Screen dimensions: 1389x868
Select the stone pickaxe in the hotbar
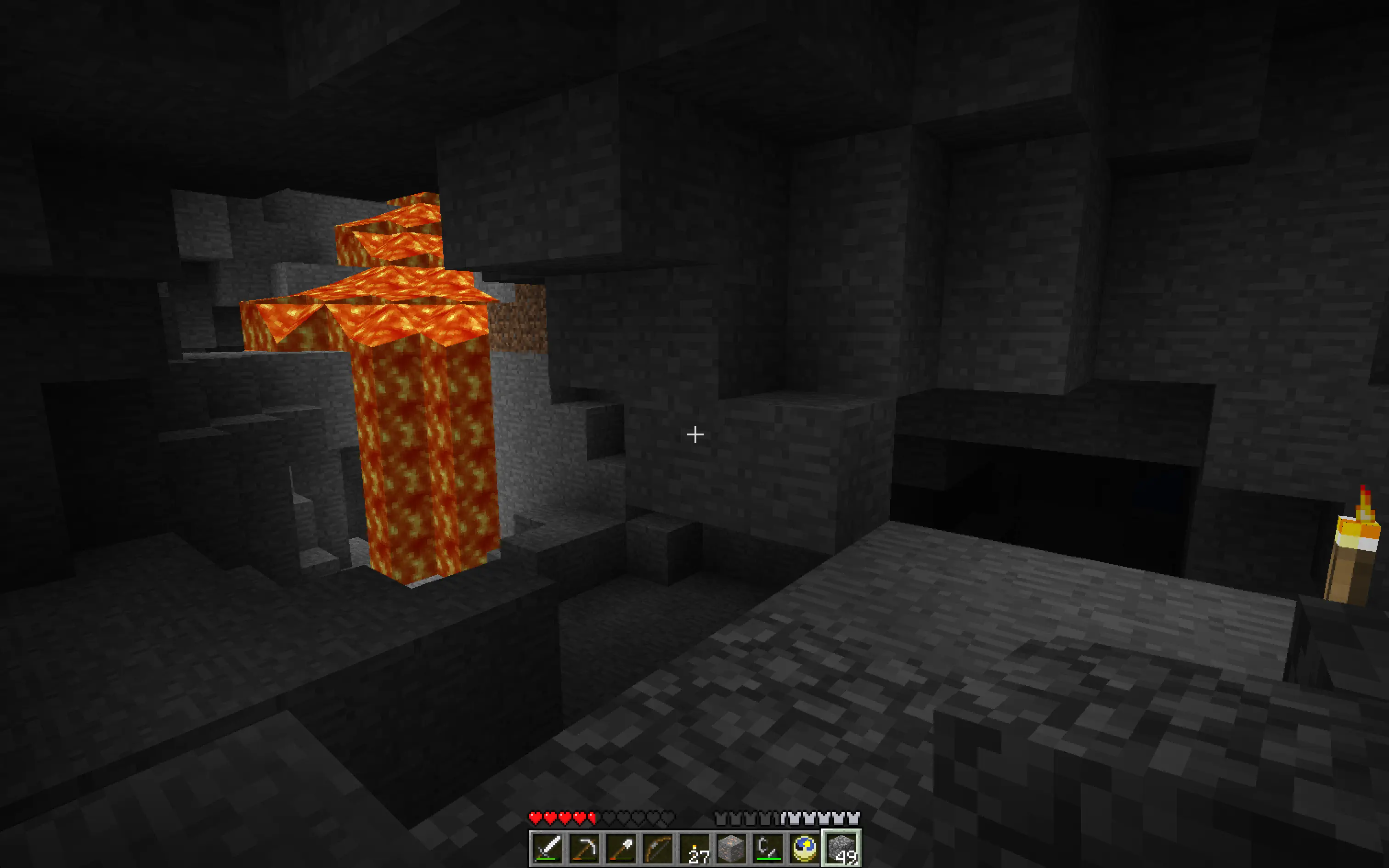pyautogui.click(x=585, y=850)
